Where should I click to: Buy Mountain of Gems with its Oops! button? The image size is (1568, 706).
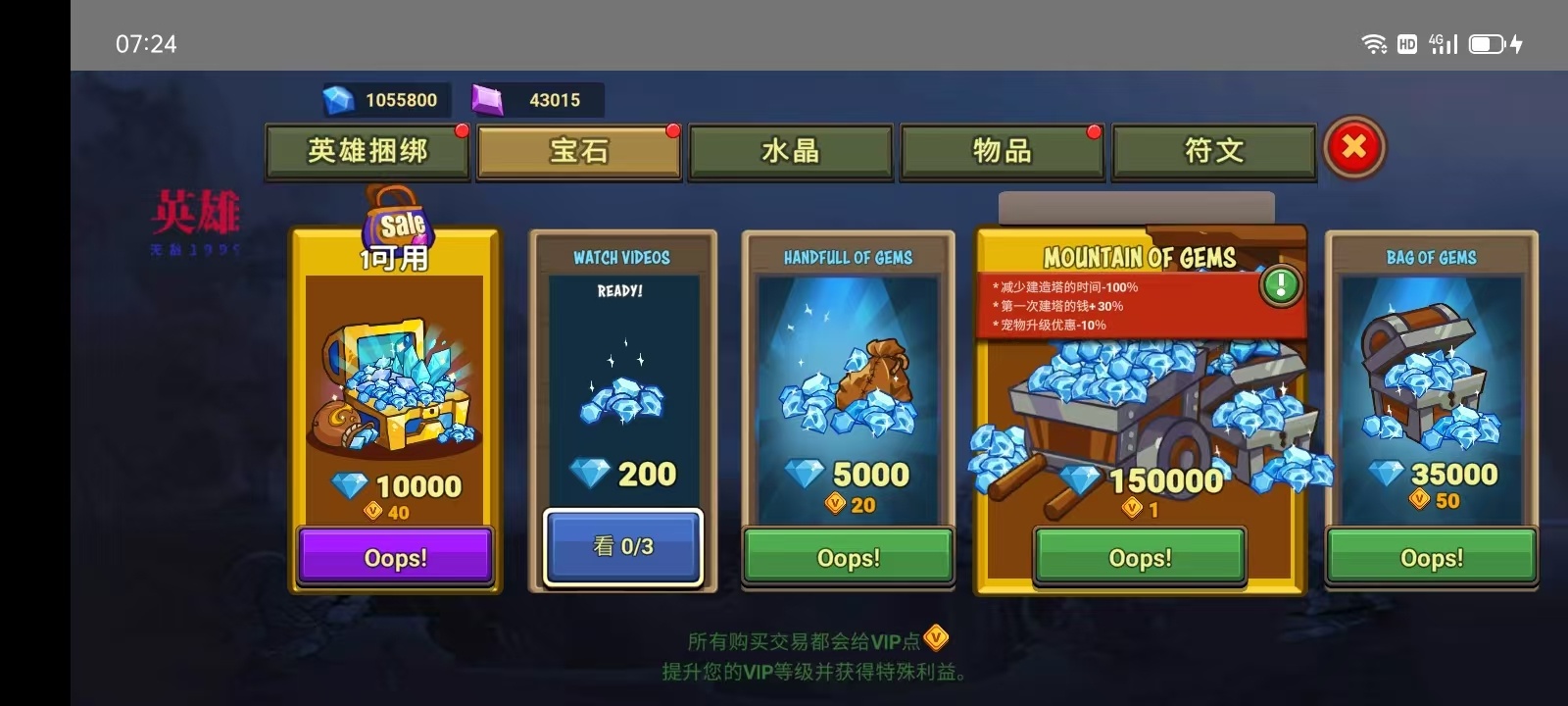(x=1140, y=557)
